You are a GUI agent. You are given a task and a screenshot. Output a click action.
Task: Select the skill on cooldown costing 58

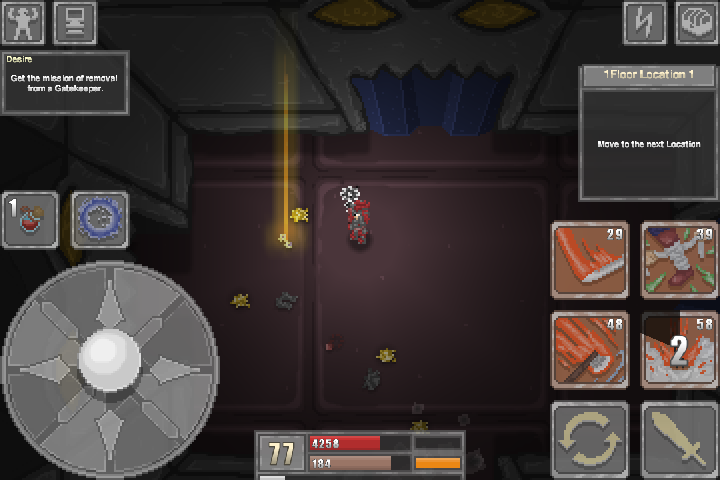tap(679, 348)
